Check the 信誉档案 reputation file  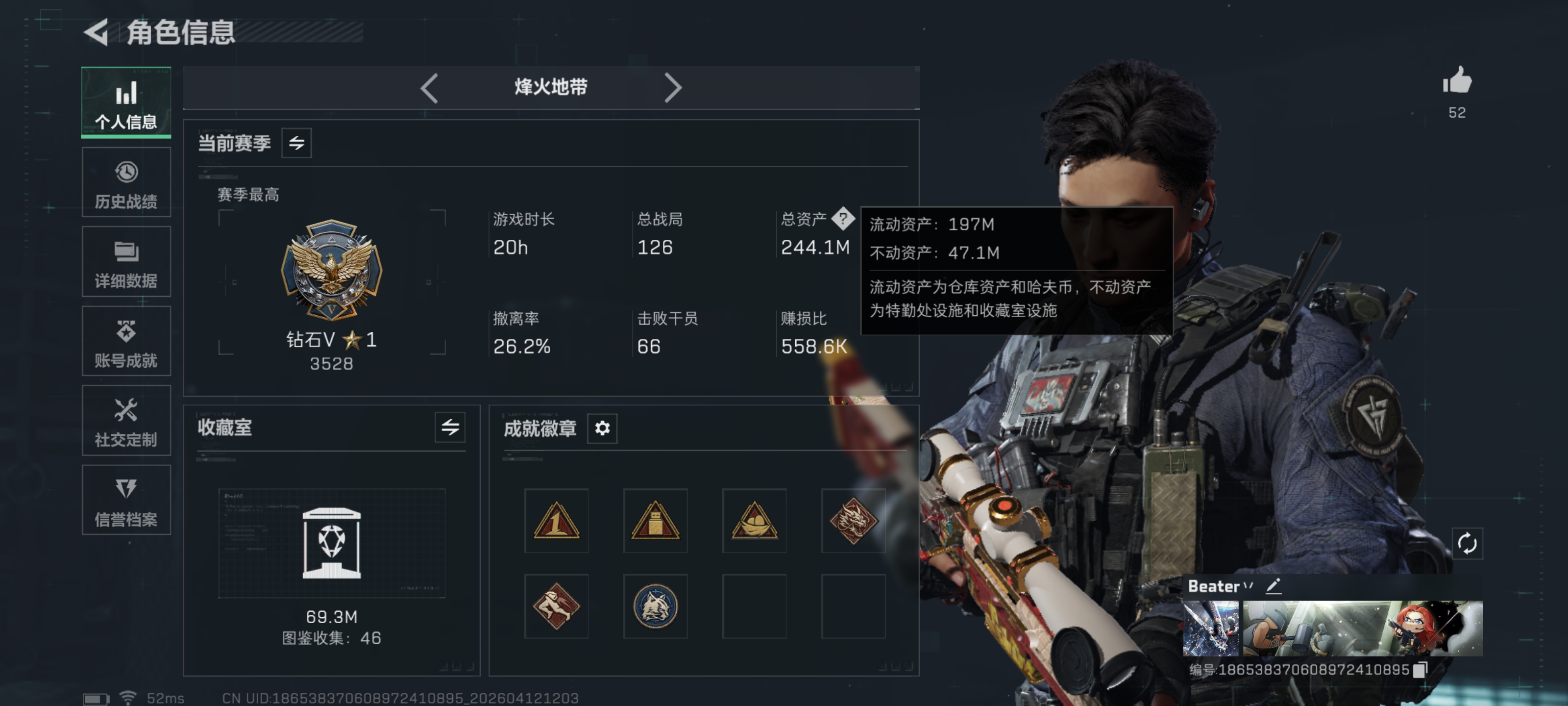pos(125,501)
